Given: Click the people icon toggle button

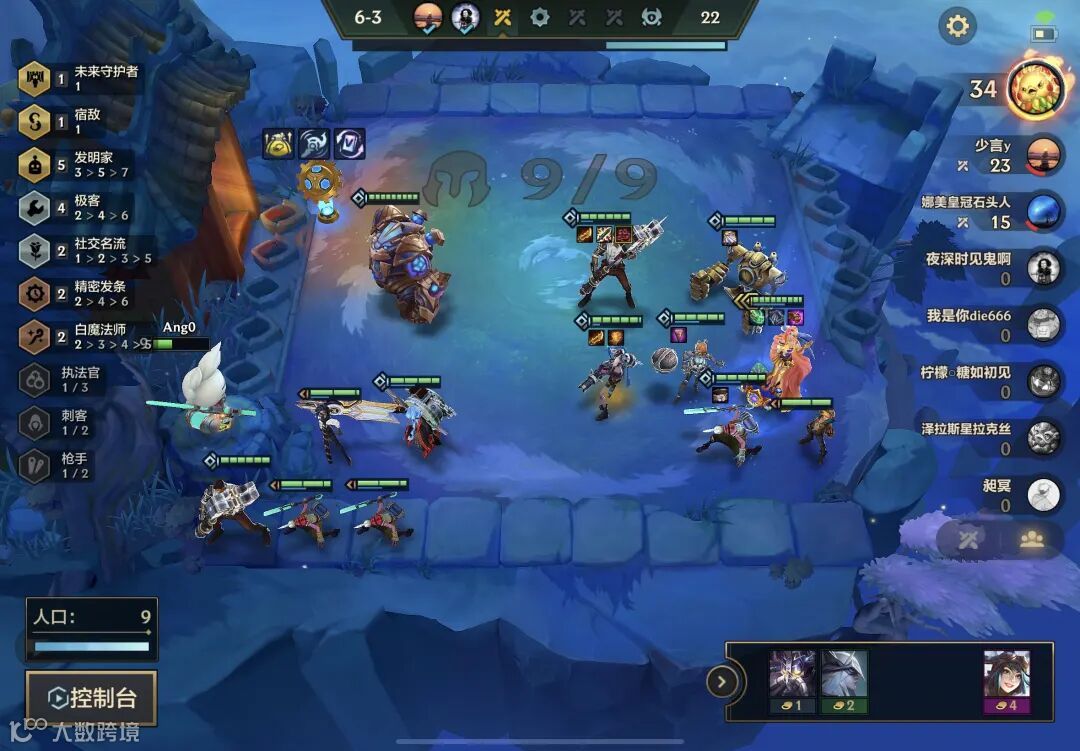Looking at the screenshot, I should [1031, 539].
